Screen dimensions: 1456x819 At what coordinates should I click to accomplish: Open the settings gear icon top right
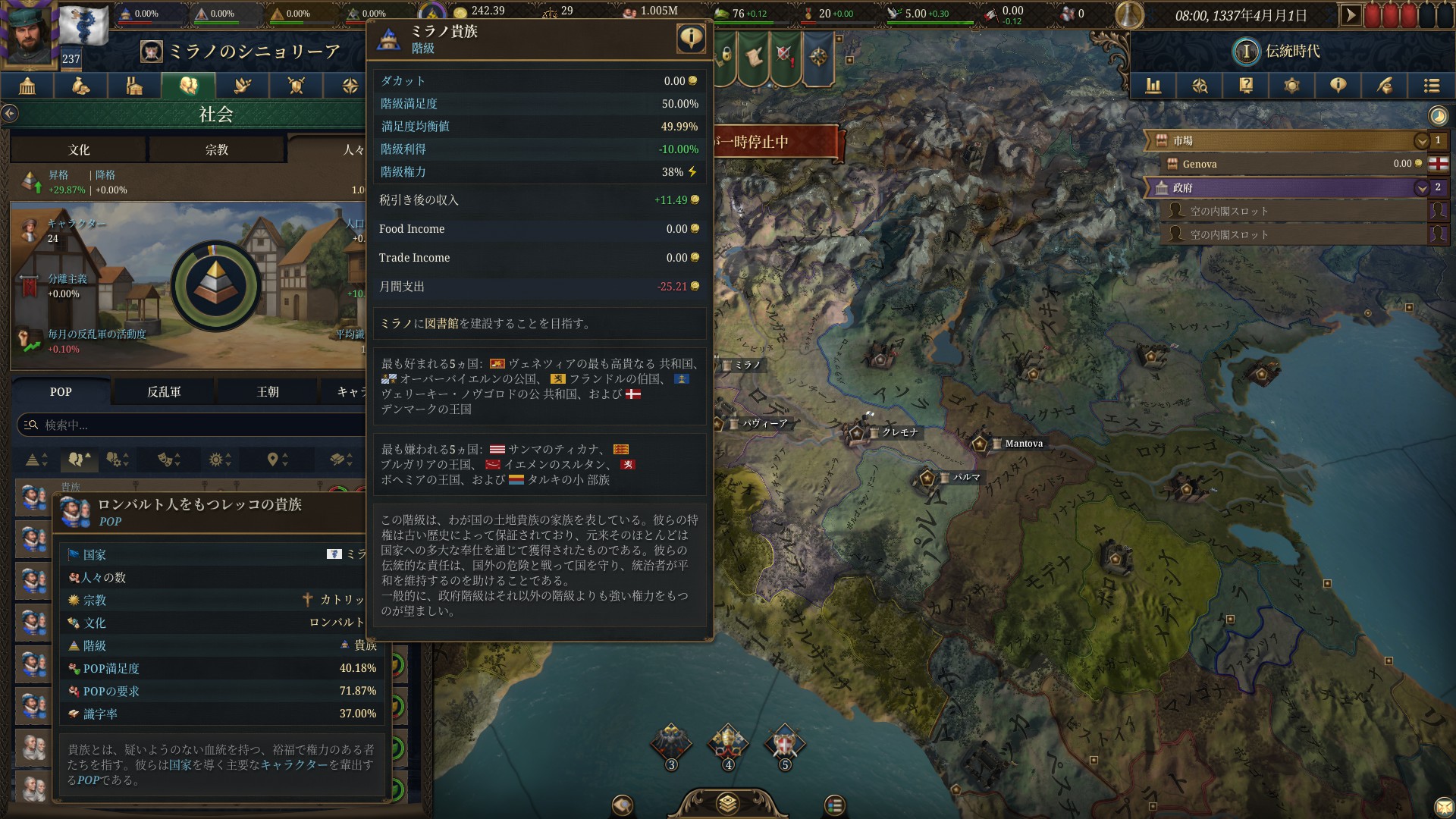click(1292, 86)
